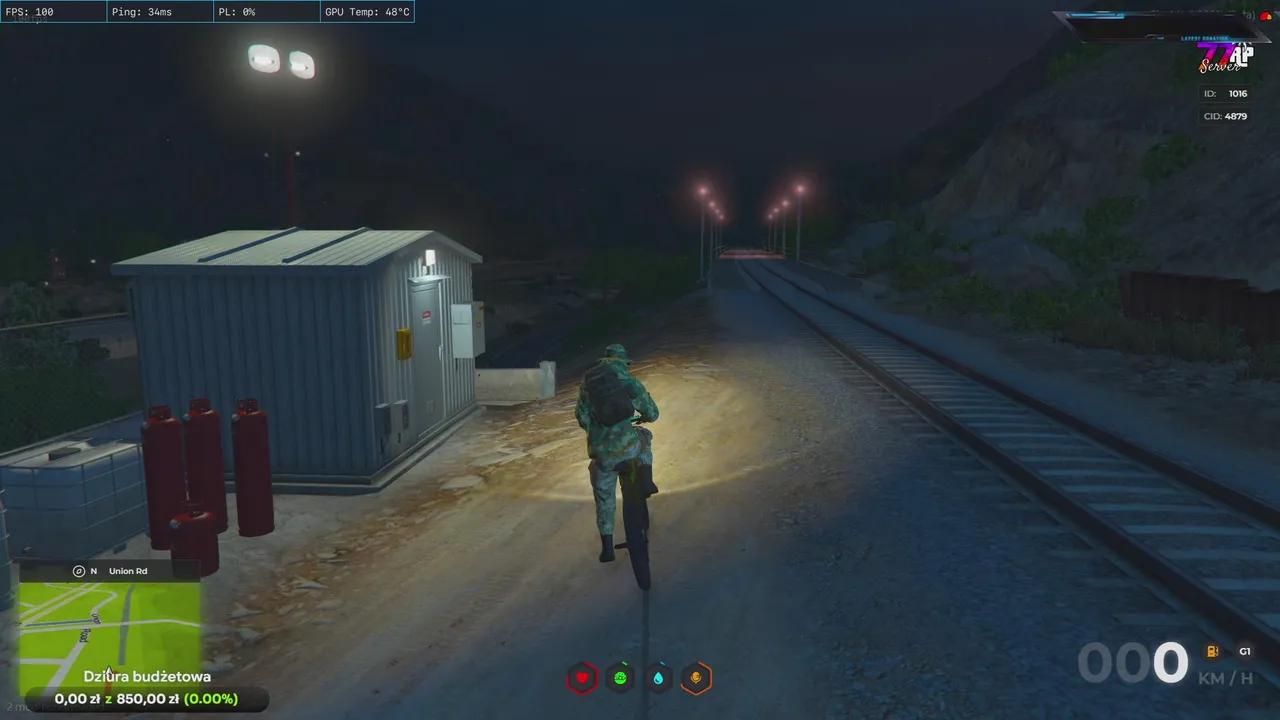This screenshot has height=720, width=1280.
Task: Click the blue donation progress bar at top right
Action: (1095, 14)
